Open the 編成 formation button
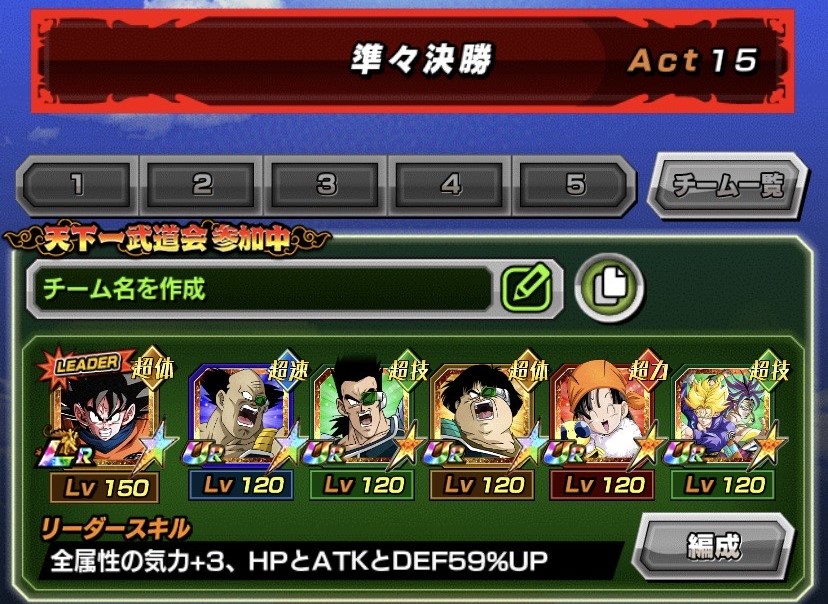Screen dimensions: 828x604 coord(713,546)
